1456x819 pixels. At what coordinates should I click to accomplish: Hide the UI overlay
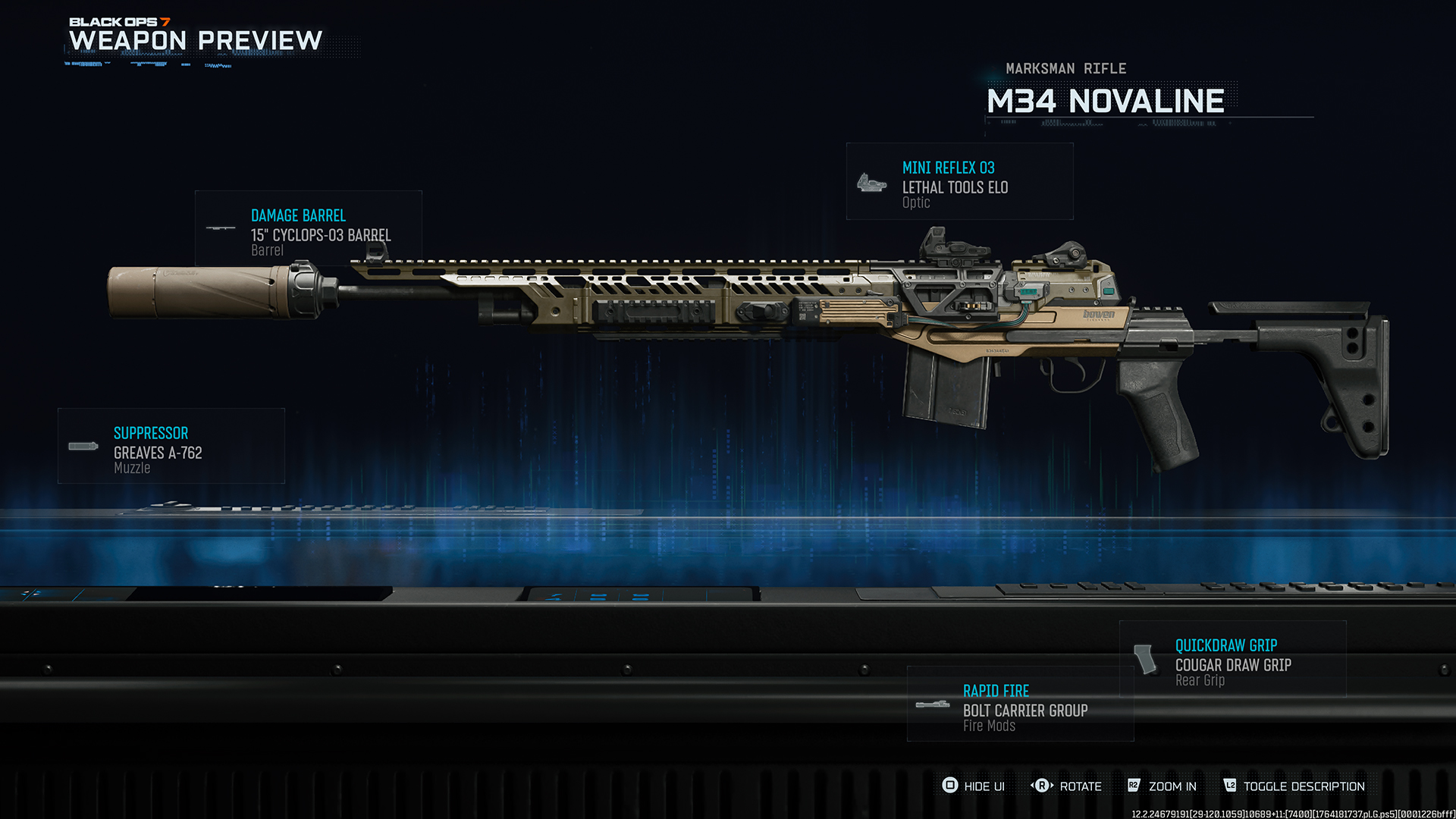tap(973, 786)
